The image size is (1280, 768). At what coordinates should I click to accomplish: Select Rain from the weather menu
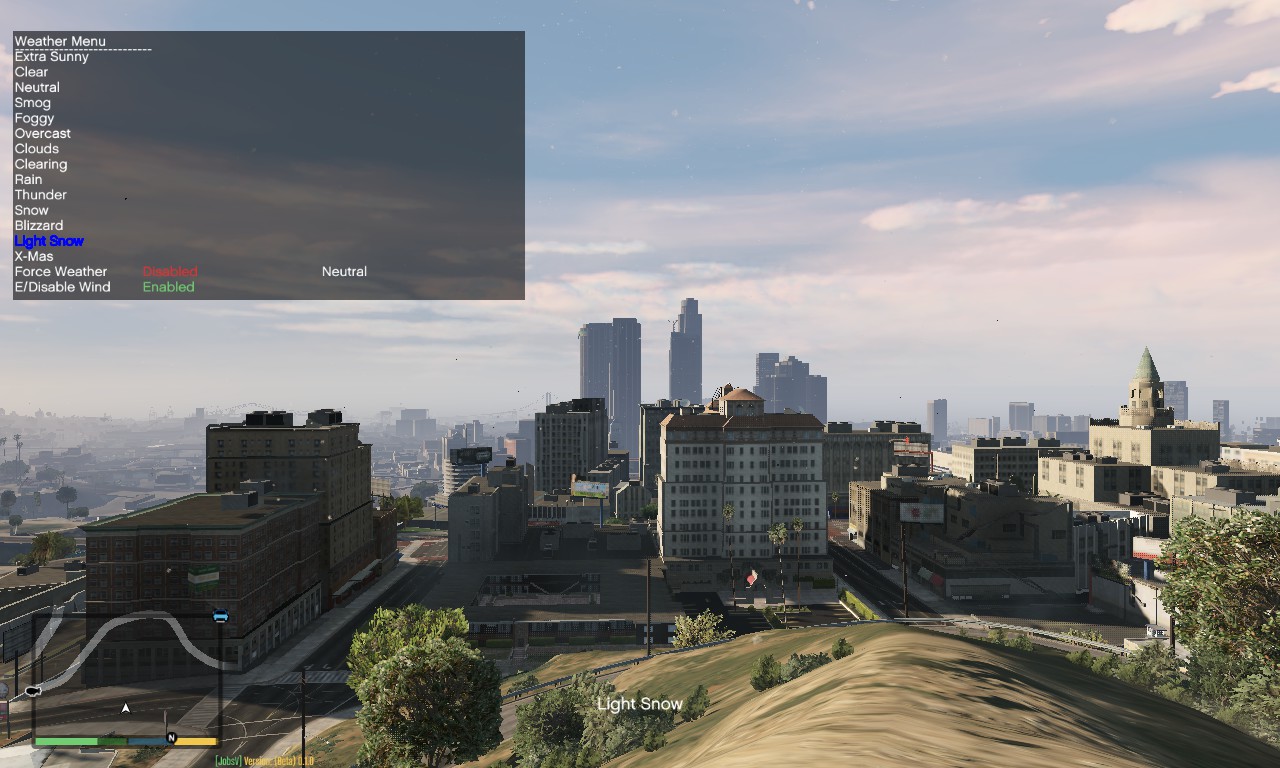[x=27, y=179]
